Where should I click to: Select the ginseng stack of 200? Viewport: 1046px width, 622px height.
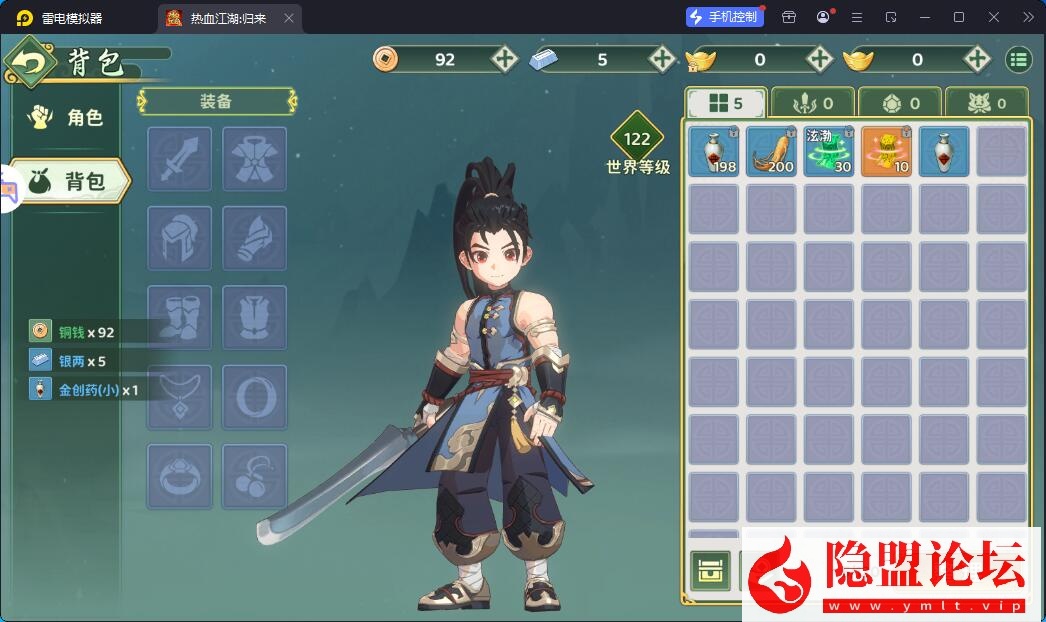(x=771, y=151)
